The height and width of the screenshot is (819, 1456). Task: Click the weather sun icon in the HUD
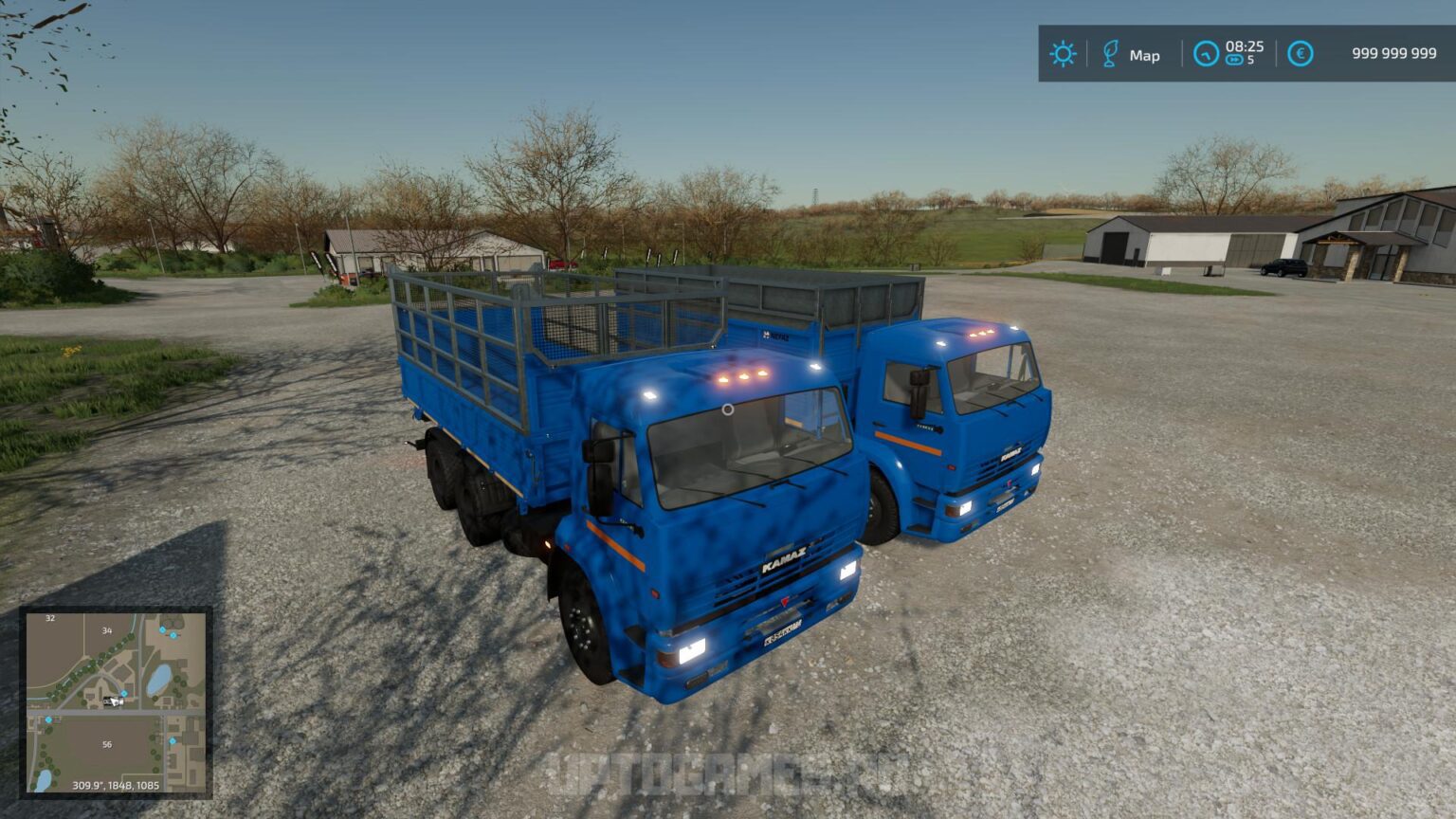coord(1062,55)
